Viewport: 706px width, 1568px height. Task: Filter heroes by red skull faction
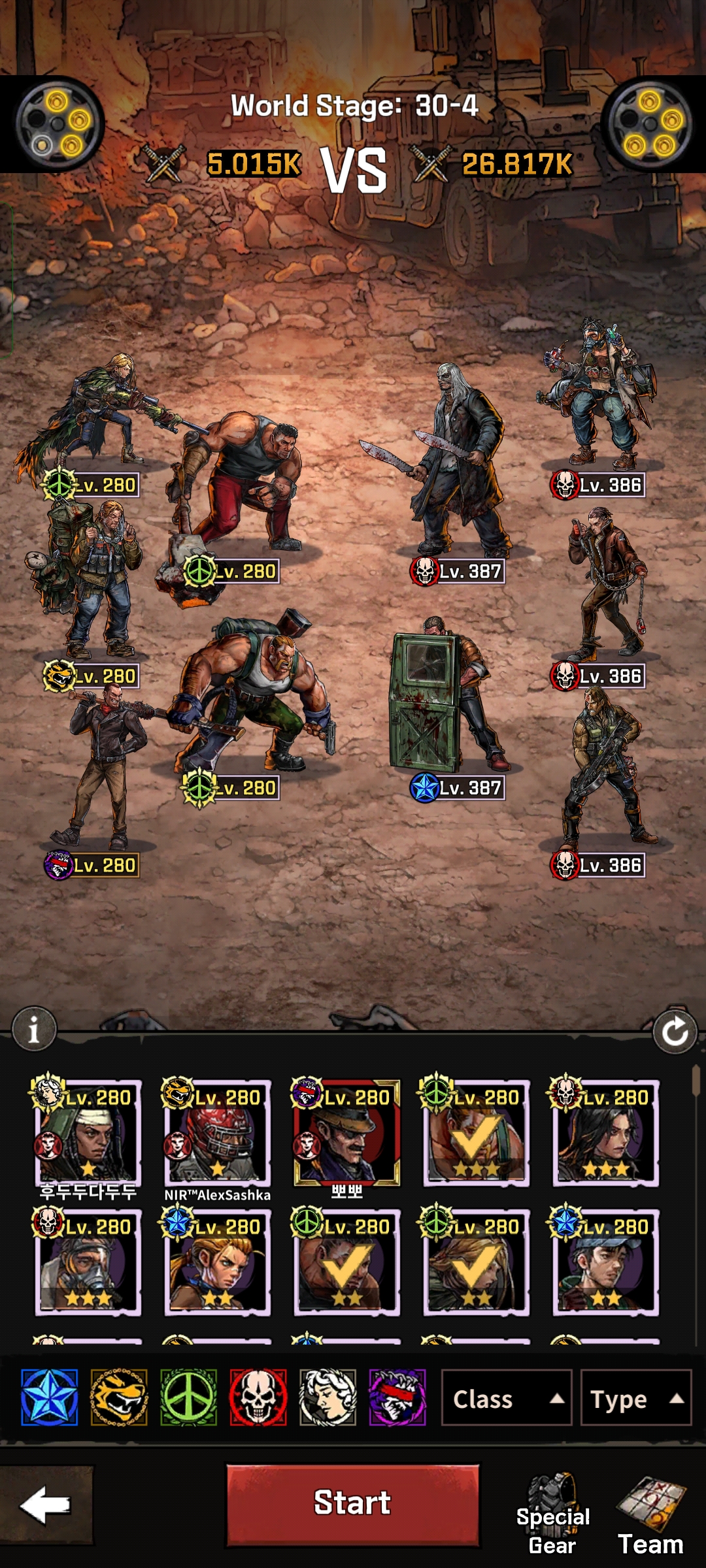pos(258,1397)
